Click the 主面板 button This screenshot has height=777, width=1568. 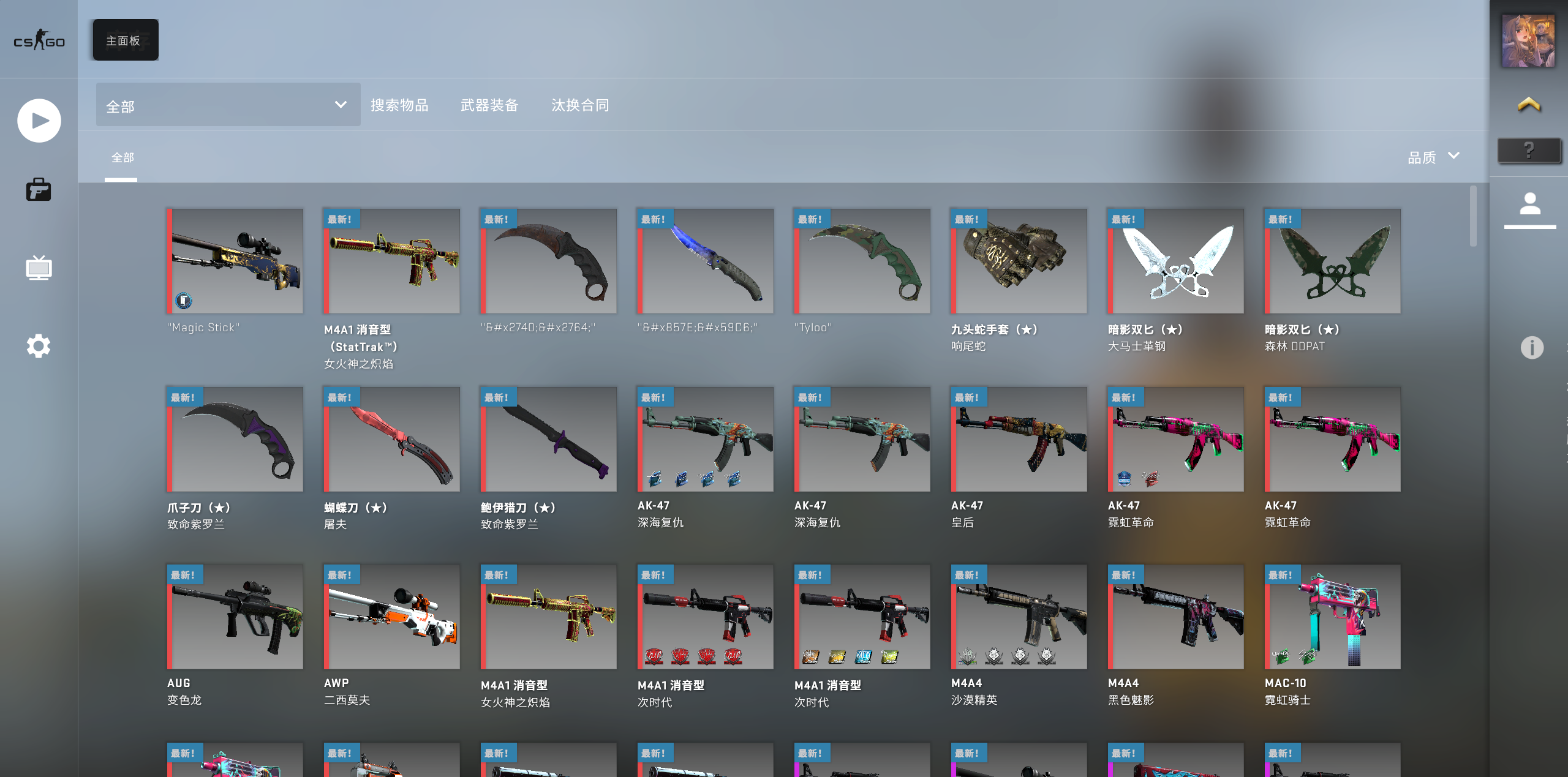124,39
